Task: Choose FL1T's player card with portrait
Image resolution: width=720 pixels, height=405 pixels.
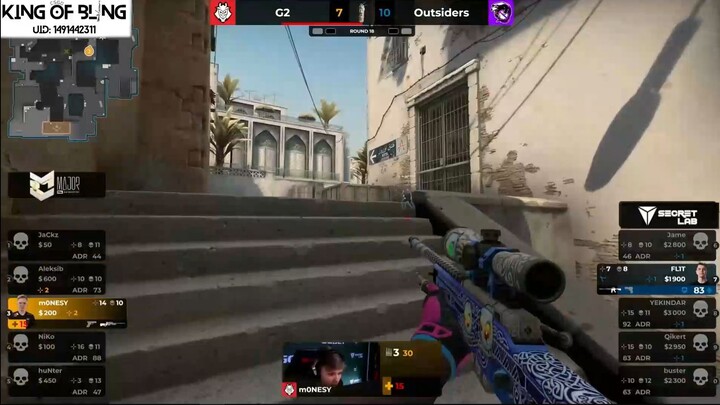Action: click(x=658, y=277)
